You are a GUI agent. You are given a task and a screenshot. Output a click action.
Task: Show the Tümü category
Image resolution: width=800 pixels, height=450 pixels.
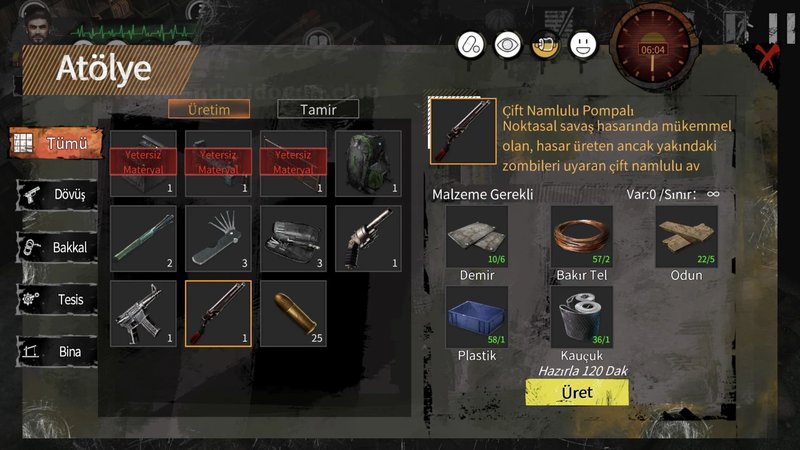point(57,143)
